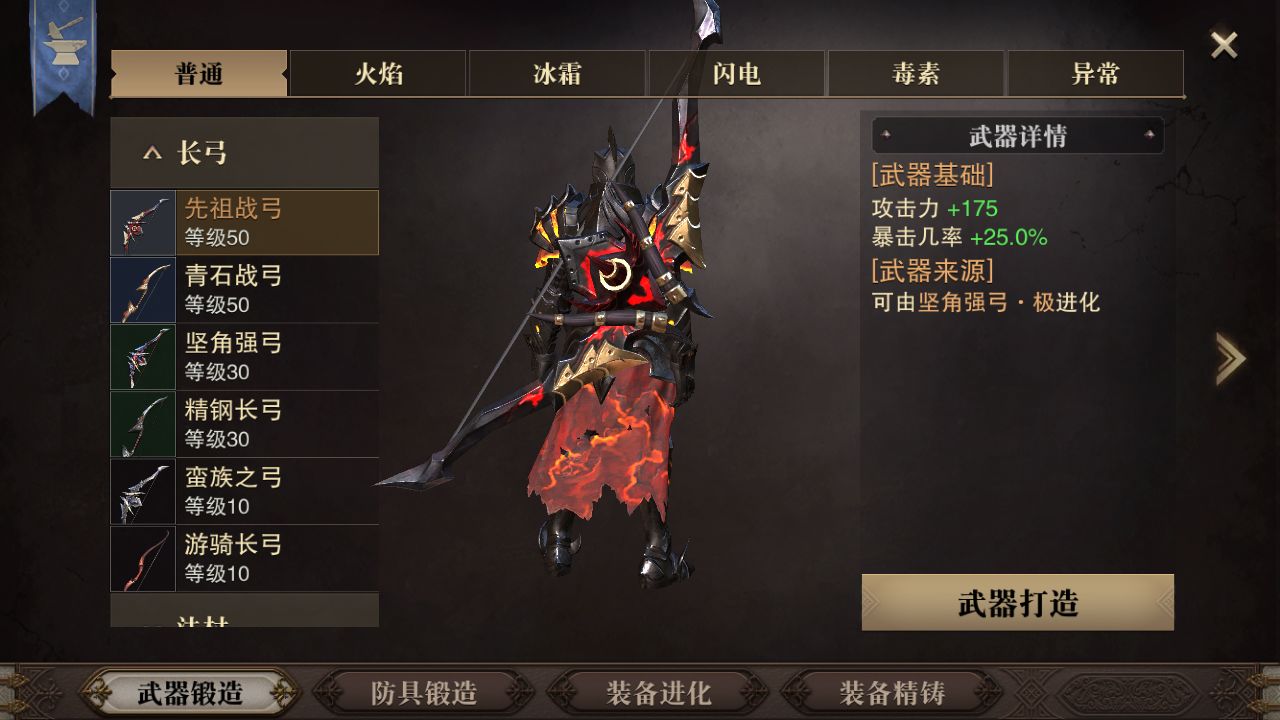The height and width of the screenshot is (720, 1280).
Task: Open the 异常 tab
Action: 1095,74
